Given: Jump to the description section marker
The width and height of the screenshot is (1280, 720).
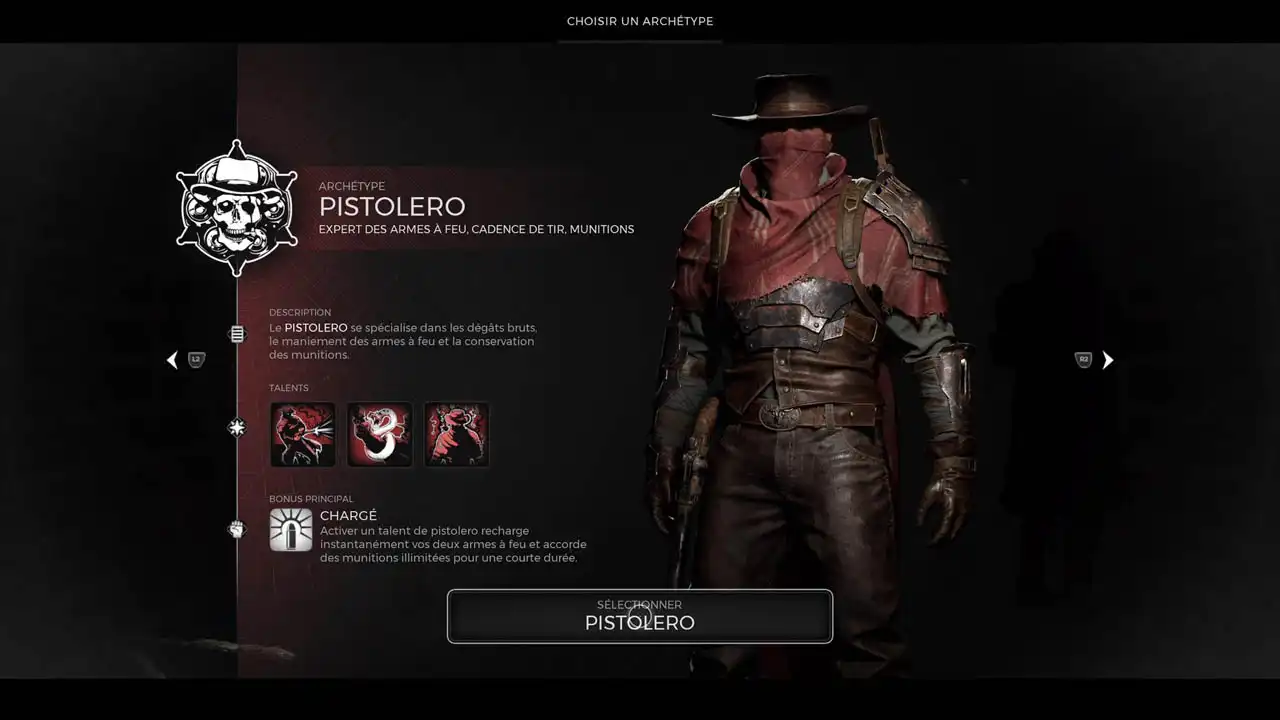Looking at the screenshot, I should [237, 334].
